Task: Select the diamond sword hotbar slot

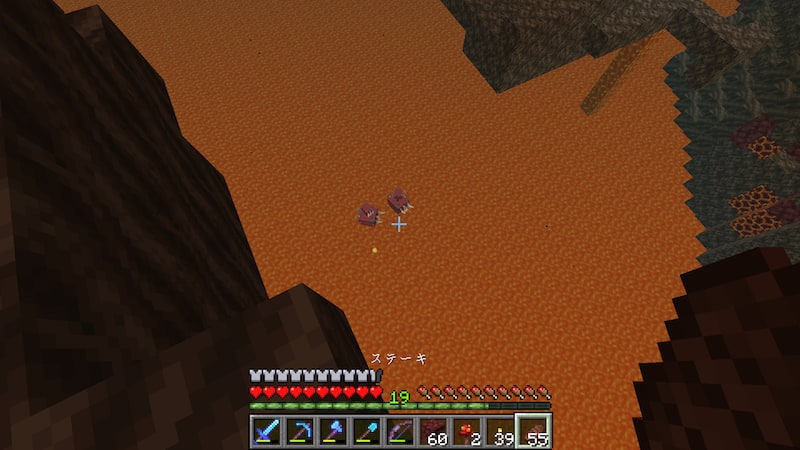Action: 265,431
